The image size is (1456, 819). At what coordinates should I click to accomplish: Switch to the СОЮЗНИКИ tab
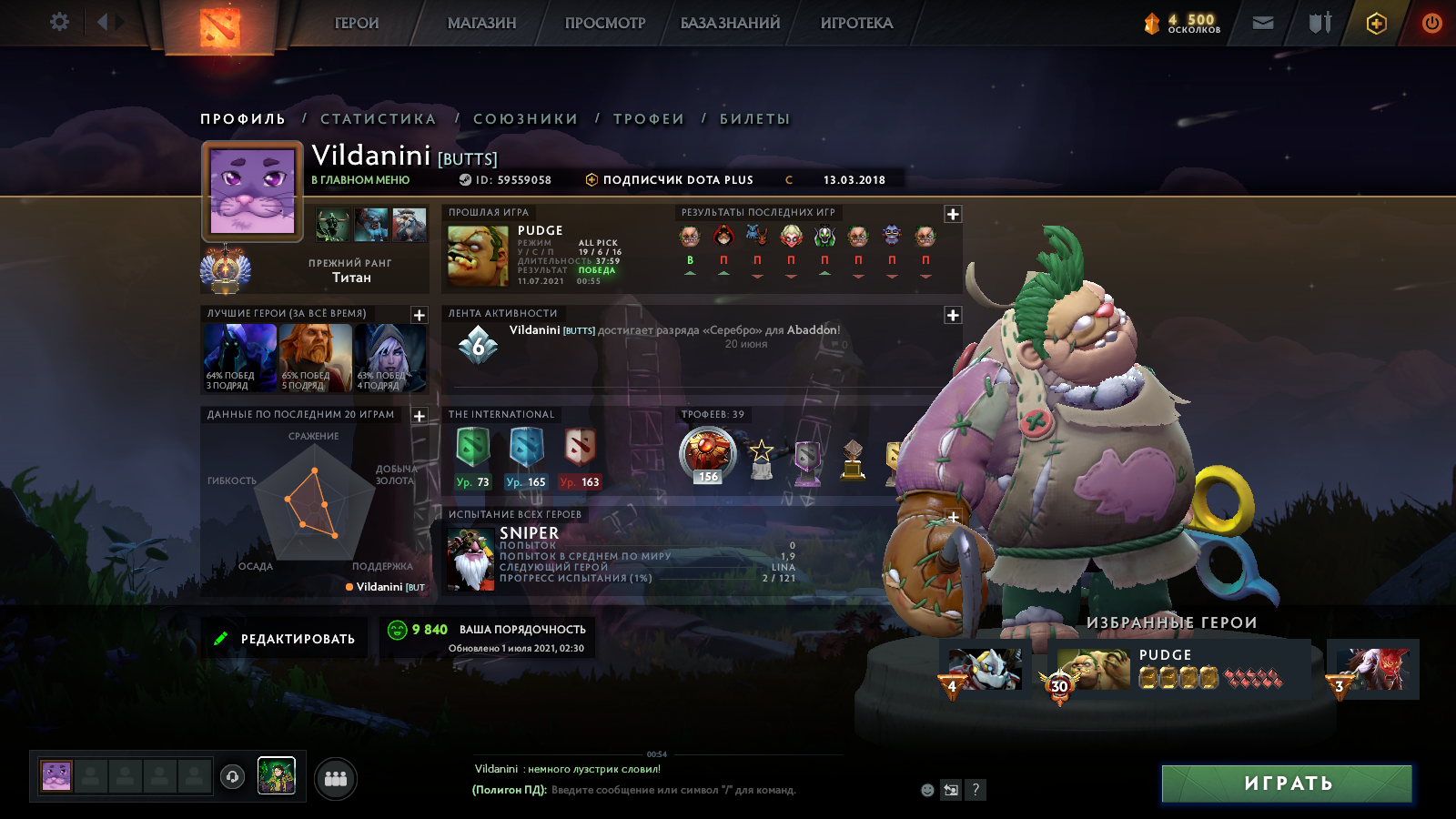[525, 119]
